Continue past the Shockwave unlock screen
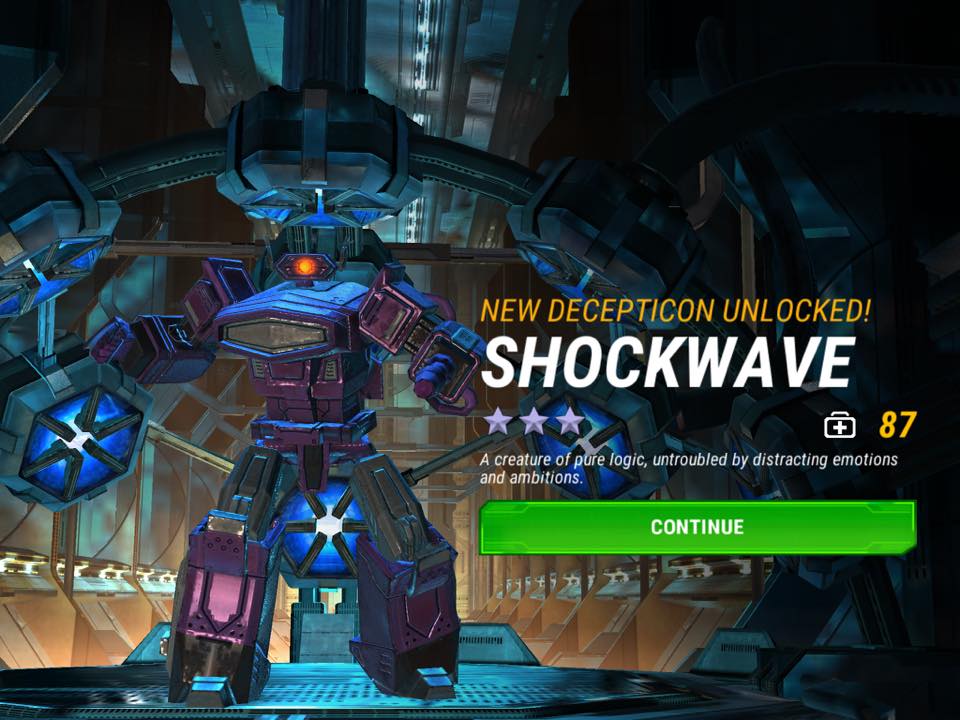 point(697,527)
